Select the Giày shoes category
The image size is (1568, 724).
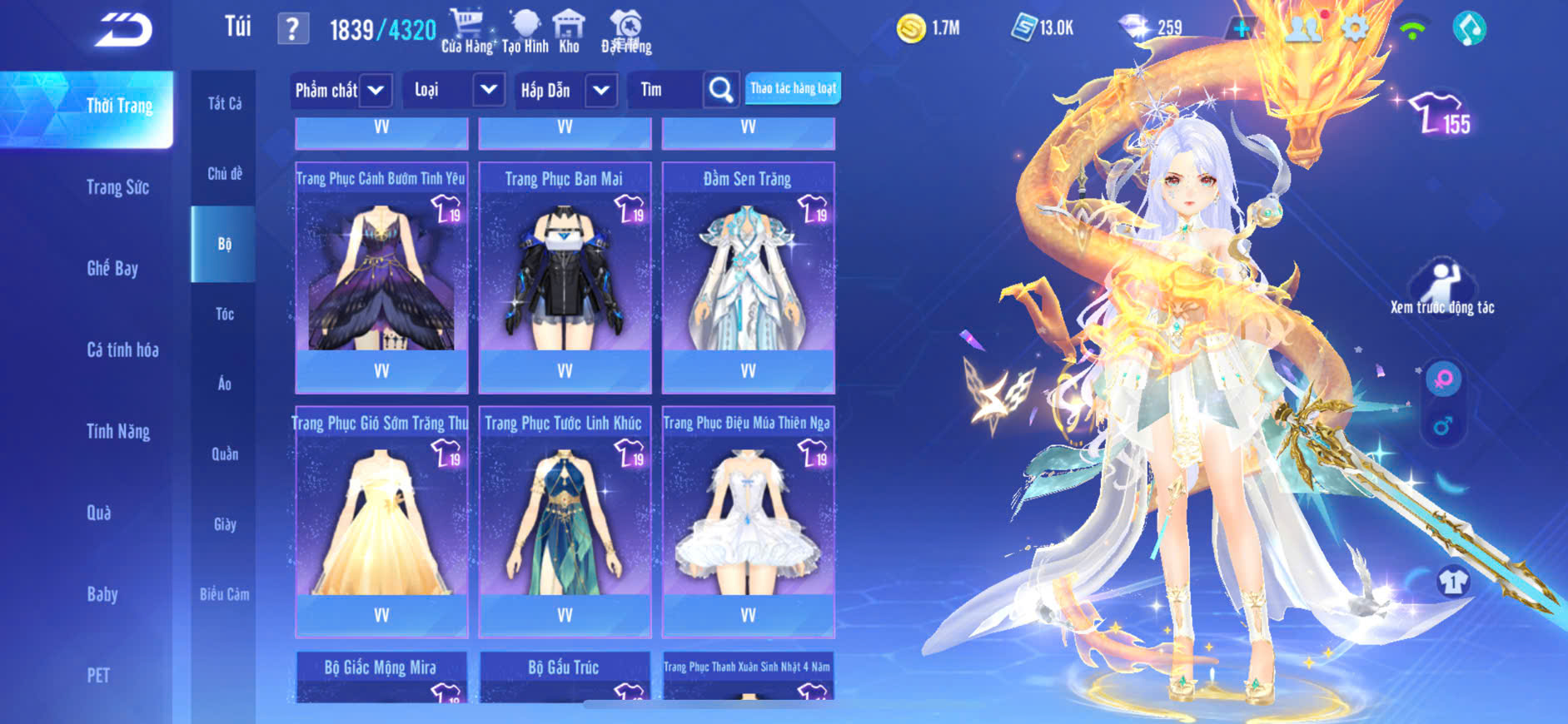point(224,524)
